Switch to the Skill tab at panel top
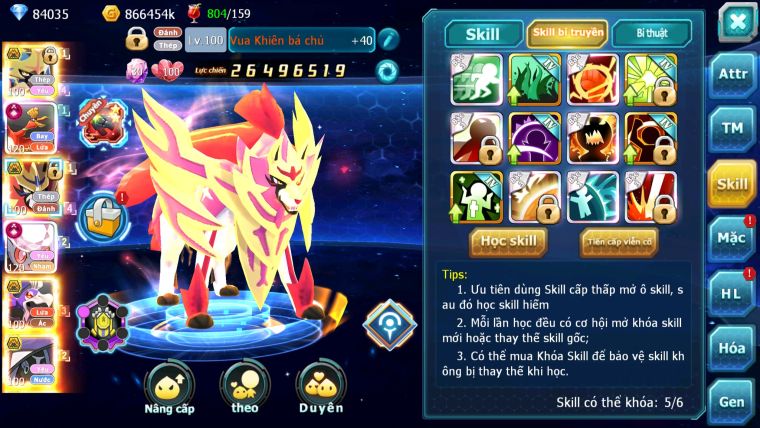 pos(482,34)
